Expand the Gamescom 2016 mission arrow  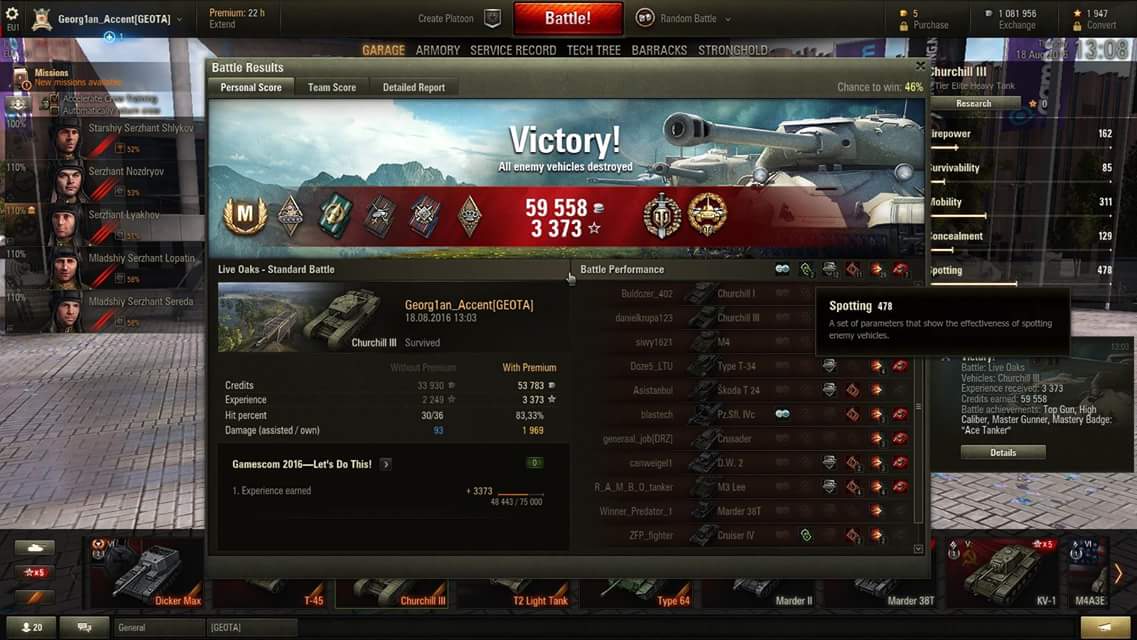pos(386,464)
